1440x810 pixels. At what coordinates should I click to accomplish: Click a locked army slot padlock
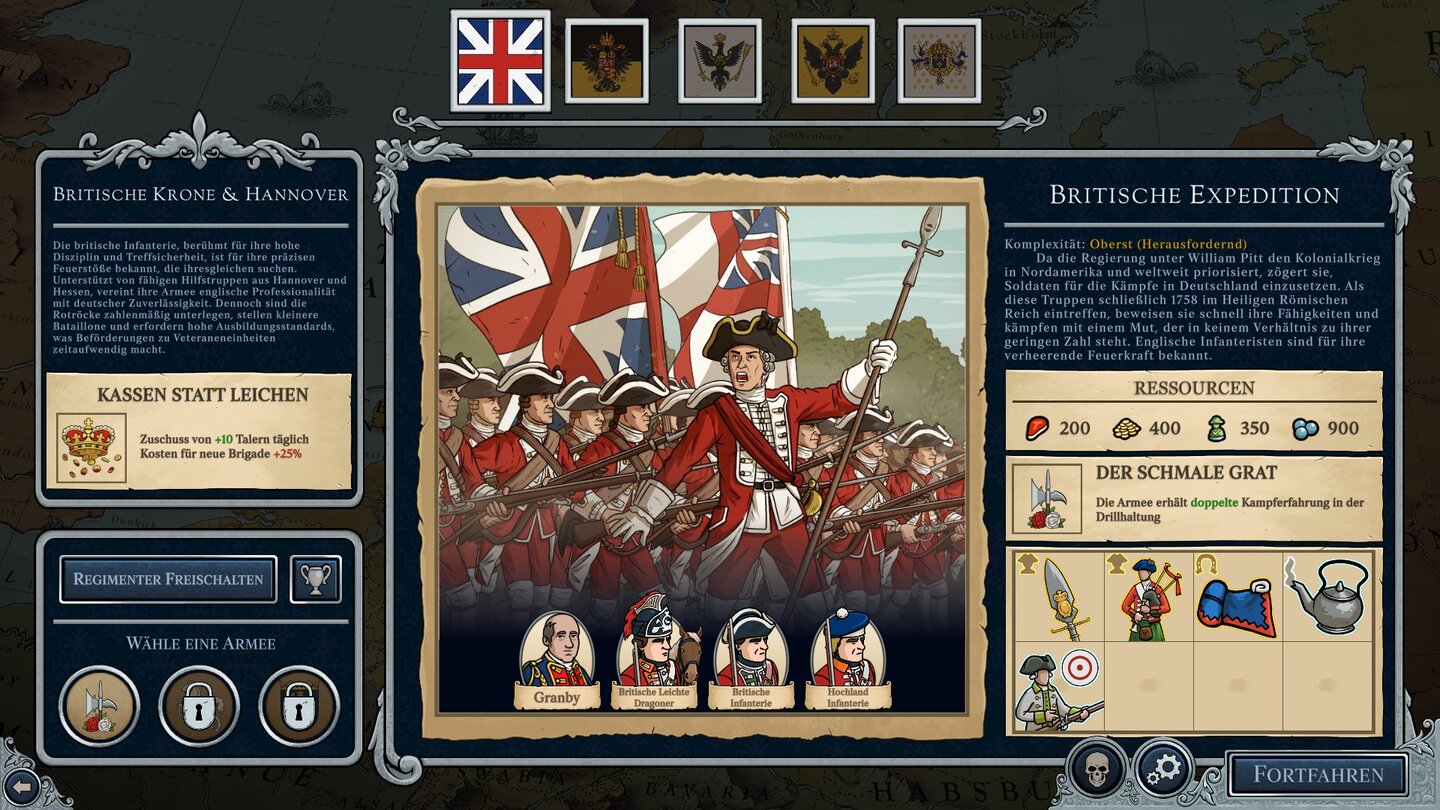197,701
